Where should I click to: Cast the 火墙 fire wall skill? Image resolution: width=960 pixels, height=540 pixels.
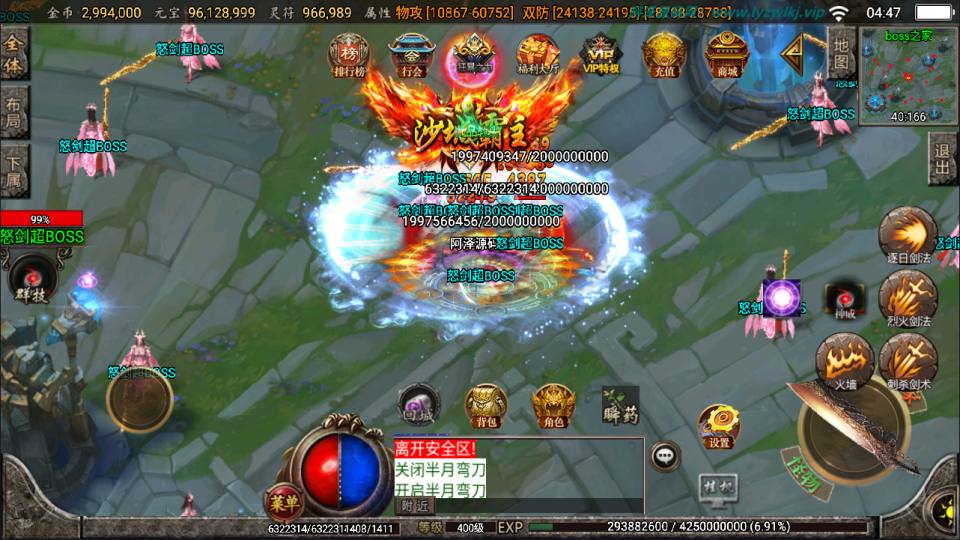(844, 360)
